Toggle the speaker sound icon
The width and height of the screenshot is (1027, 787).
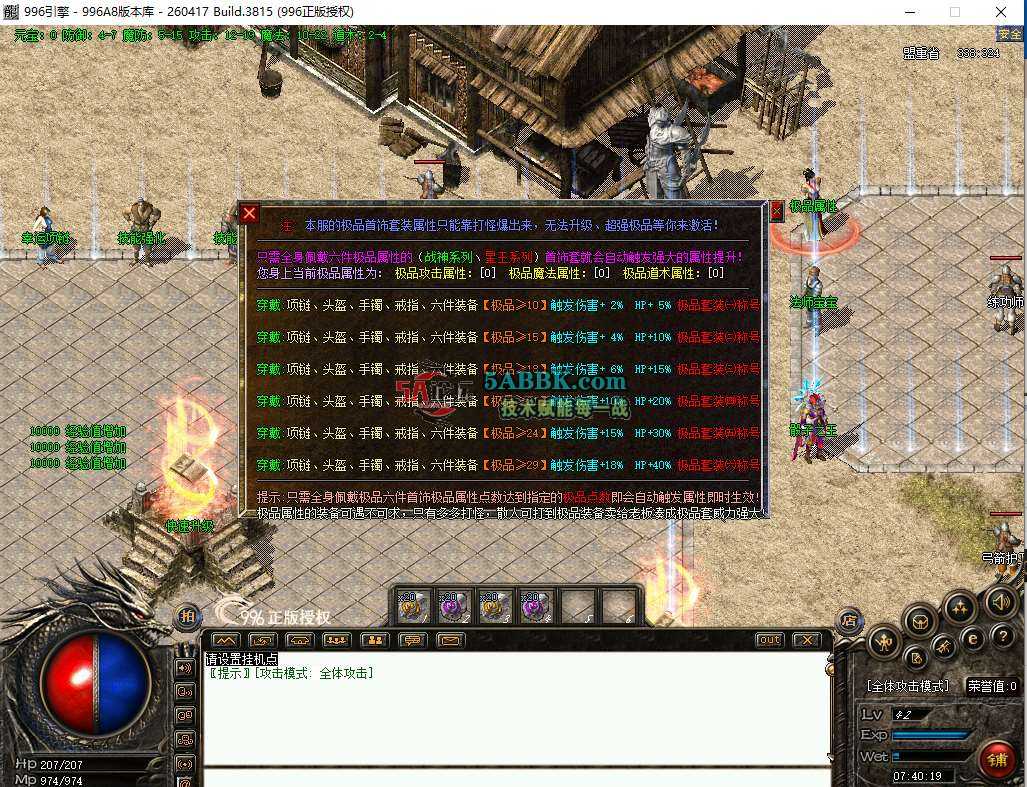tap(1000, 601)
